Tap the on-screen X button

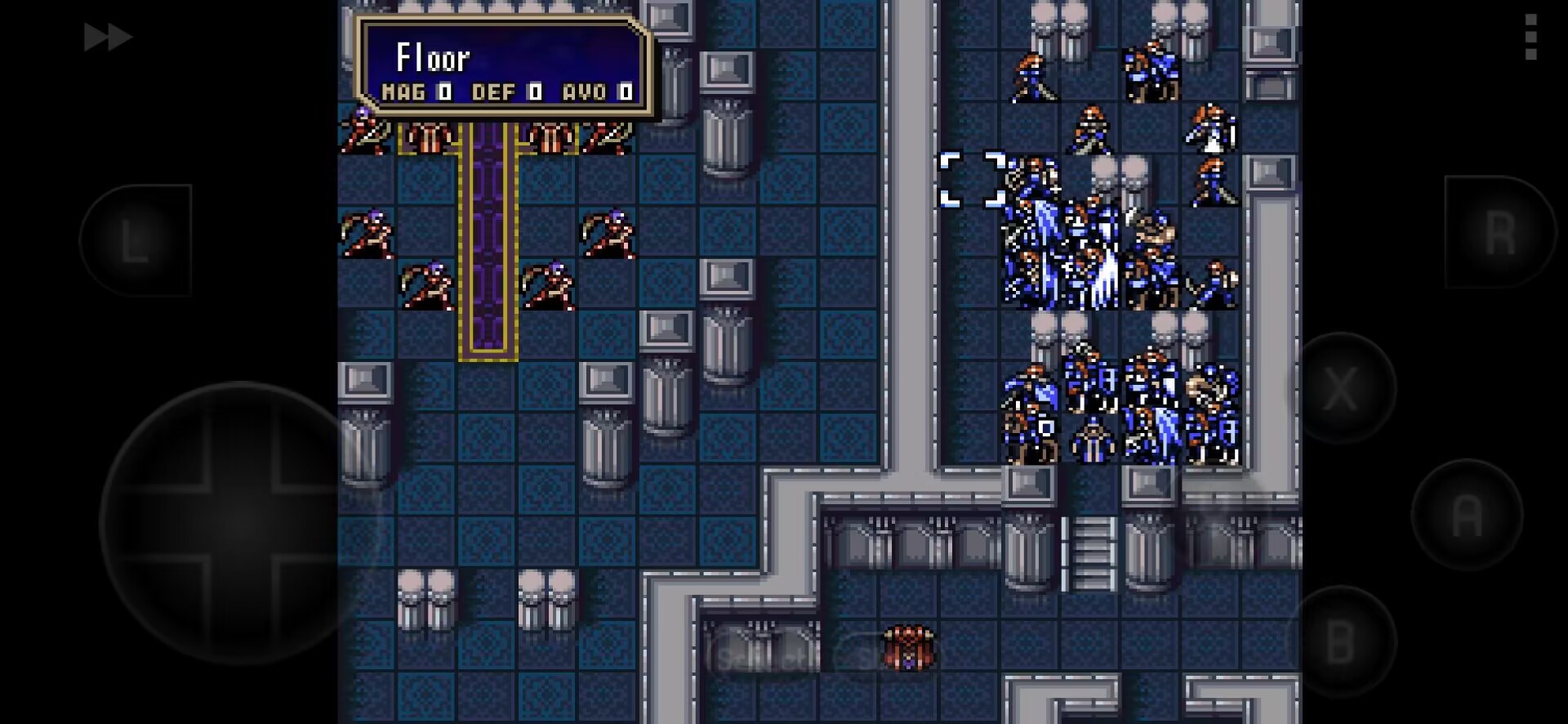[1340, 389]
